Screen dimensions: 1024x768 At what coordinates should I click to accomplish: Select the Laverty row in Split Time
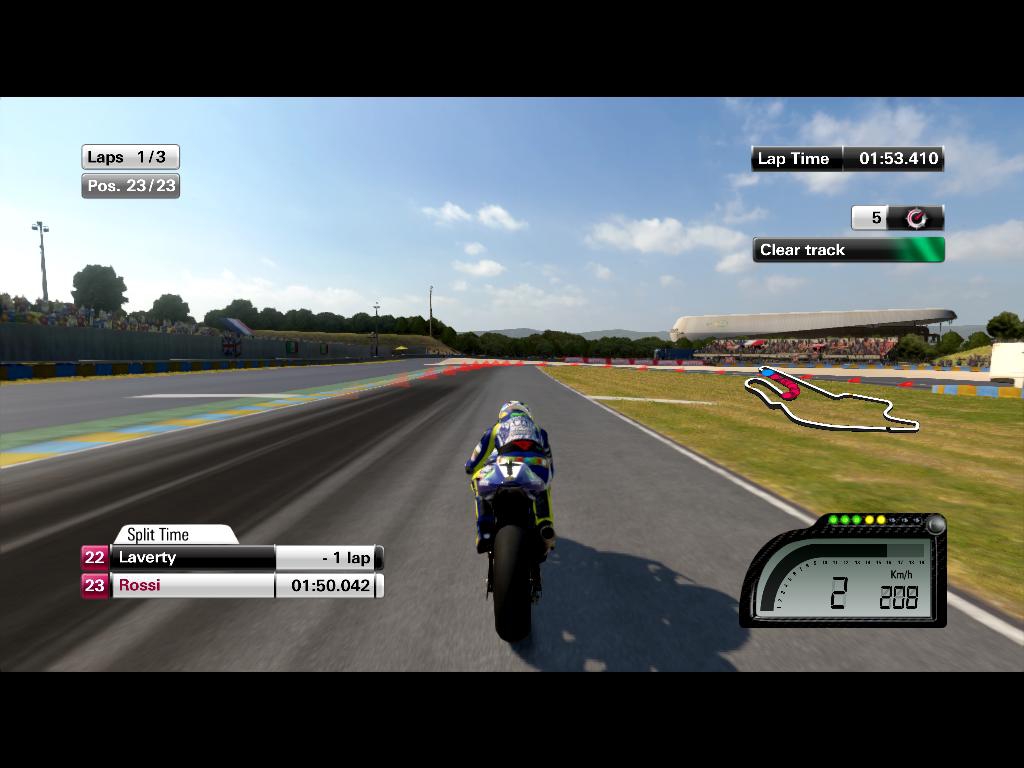click(x=232, y=558)
